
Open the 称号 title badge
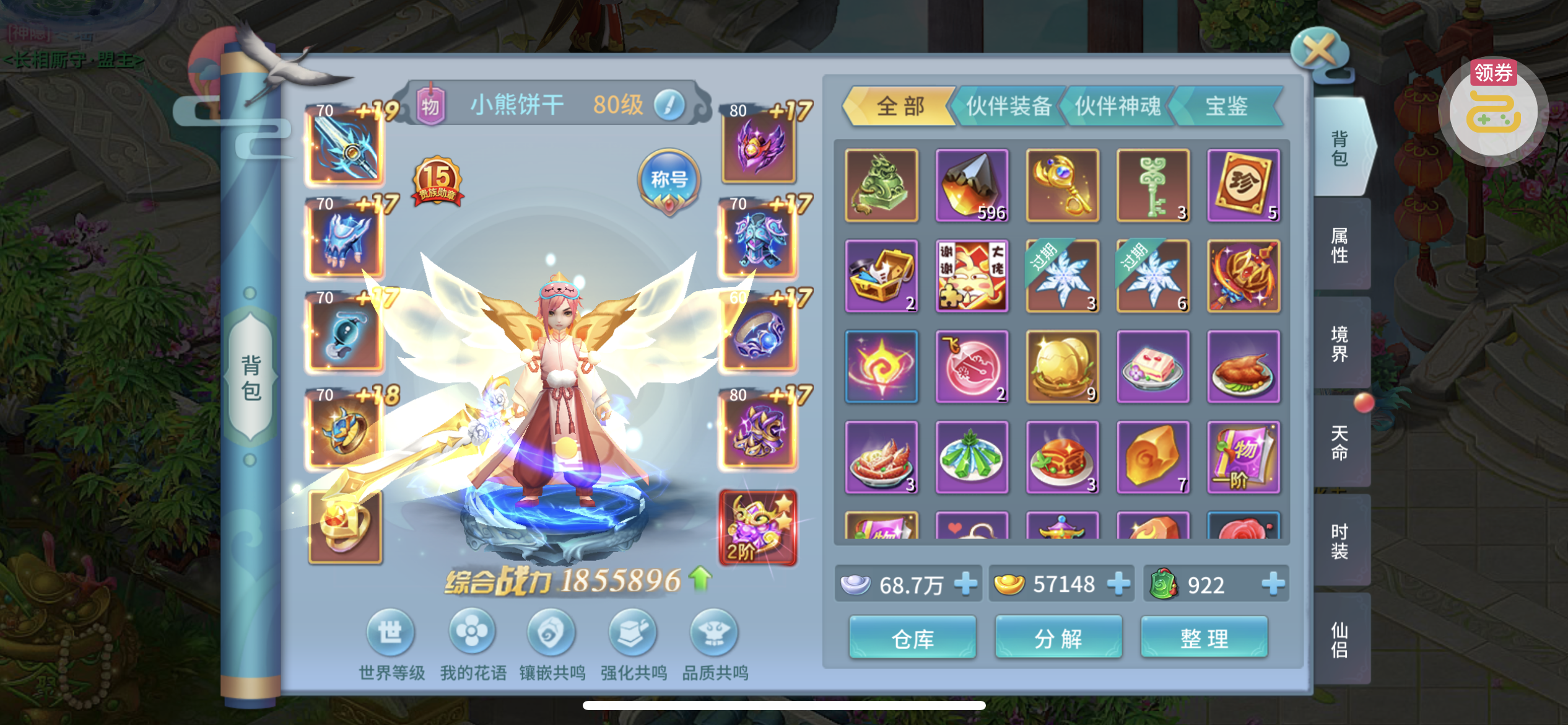coord(669,181)
